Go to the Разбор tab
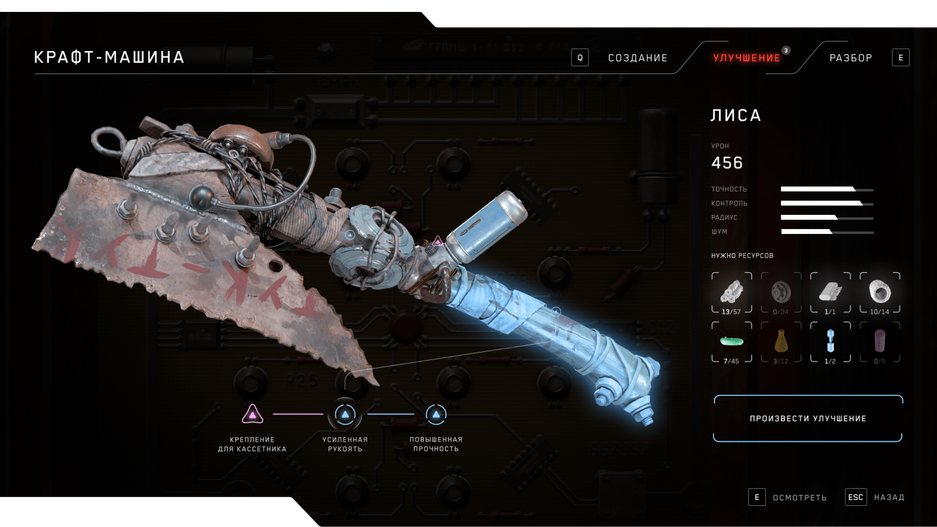 (850, 58)
